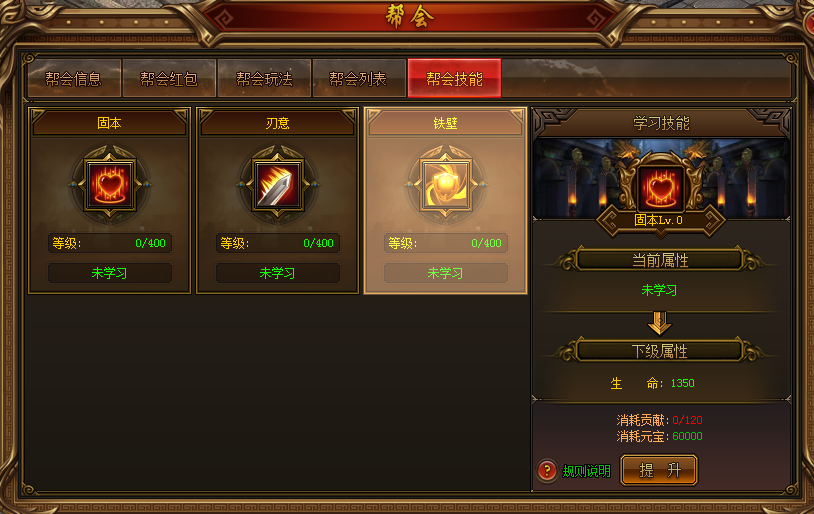Switch to the 帮会信息 tab

(74, 78)
